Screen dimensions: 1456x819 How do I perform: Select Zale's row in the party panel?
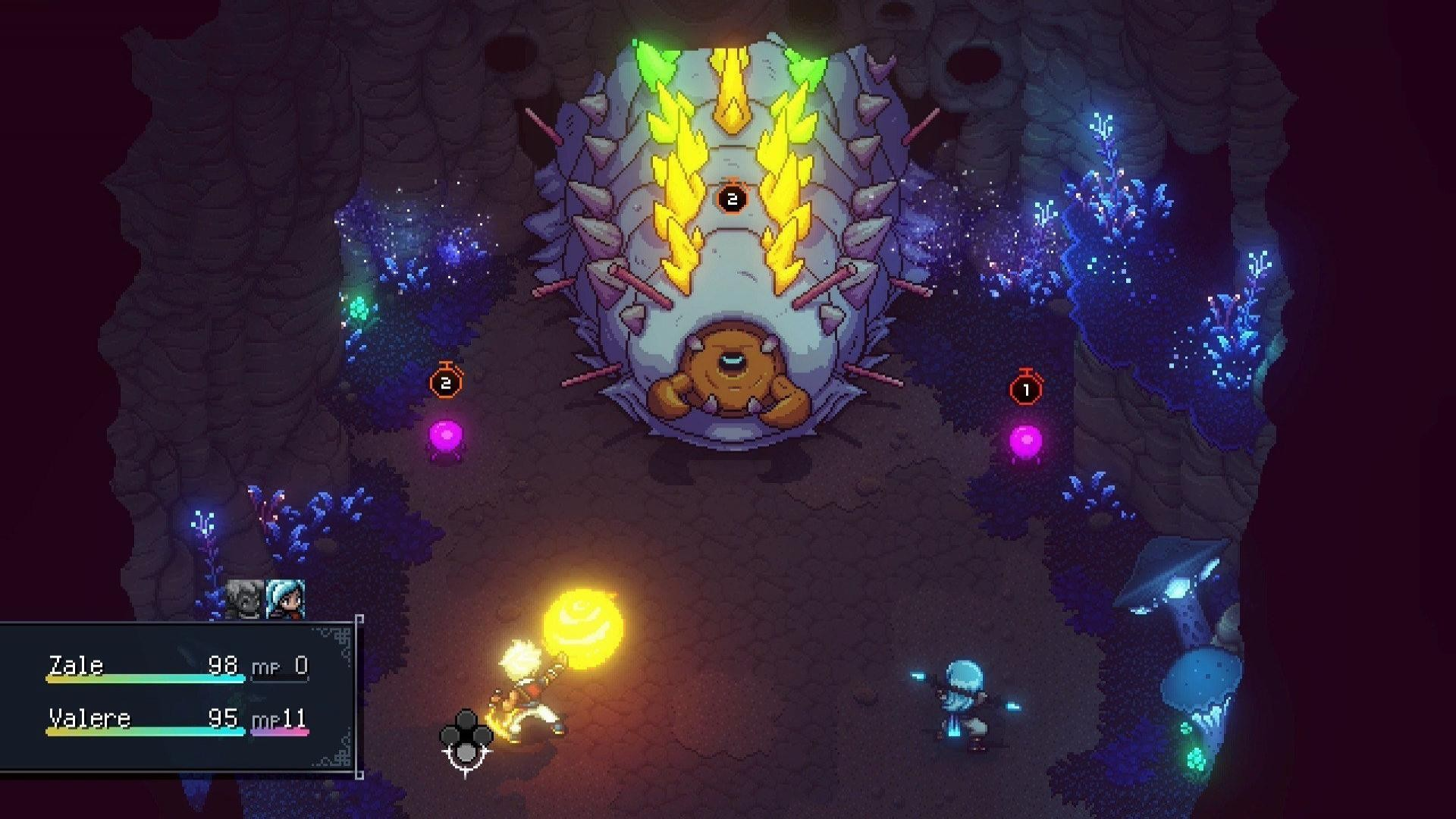click(x=177, y=667)
